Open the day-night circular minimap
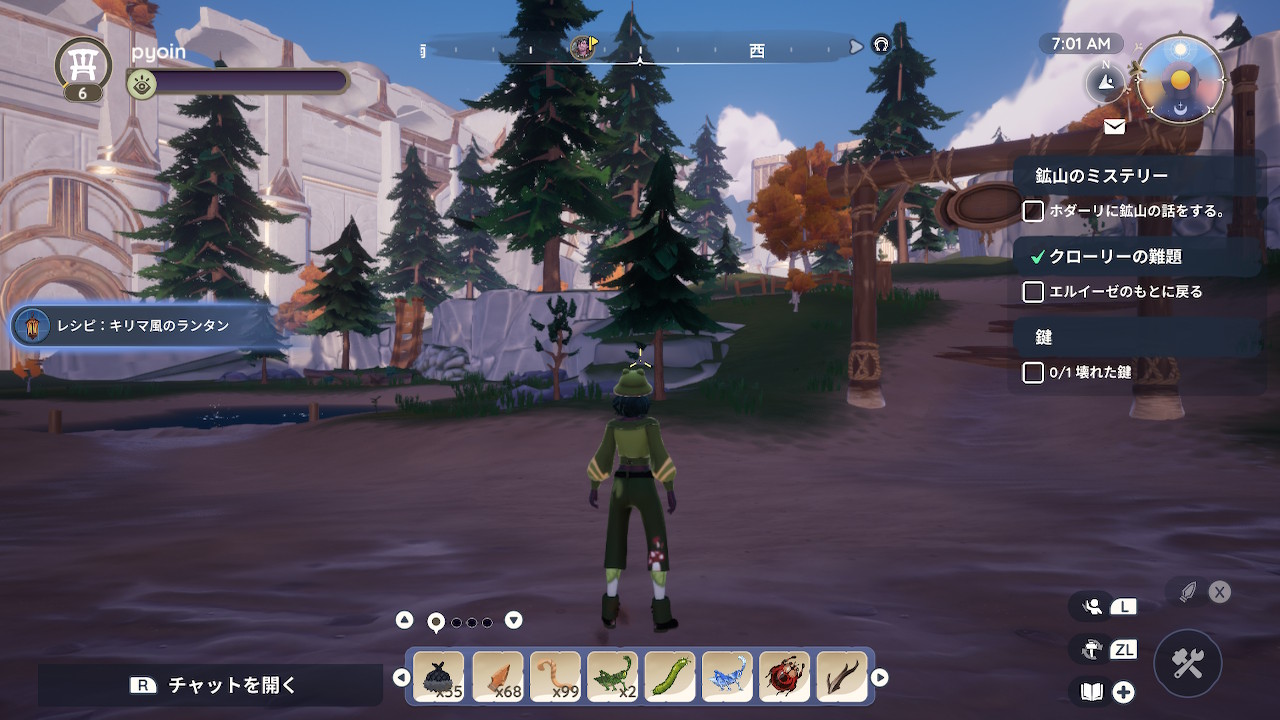This screenshot has height=720, width=1280. (1181, 80)
